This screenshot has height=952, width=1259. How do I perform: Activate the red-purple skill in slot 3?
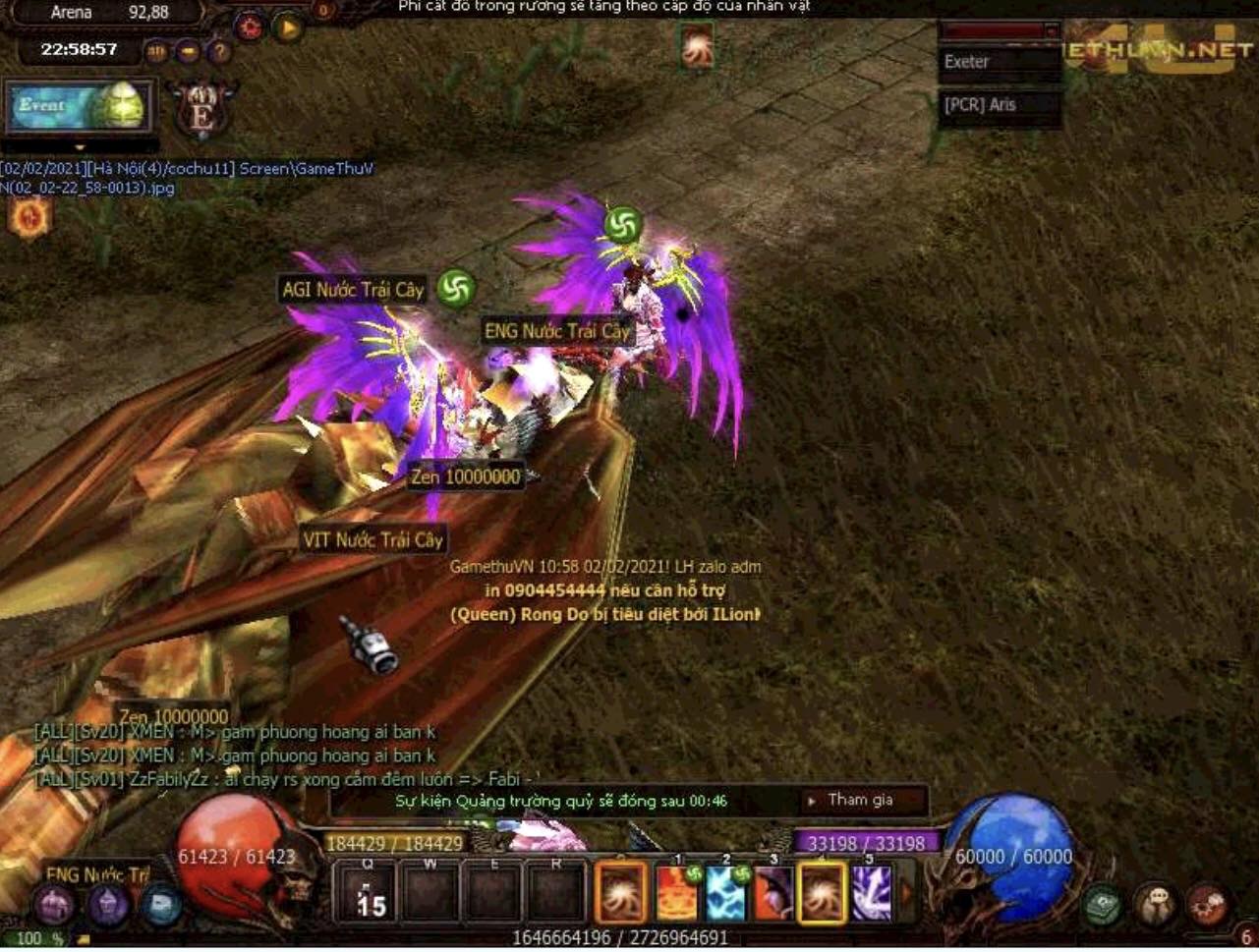coord(773,893)
